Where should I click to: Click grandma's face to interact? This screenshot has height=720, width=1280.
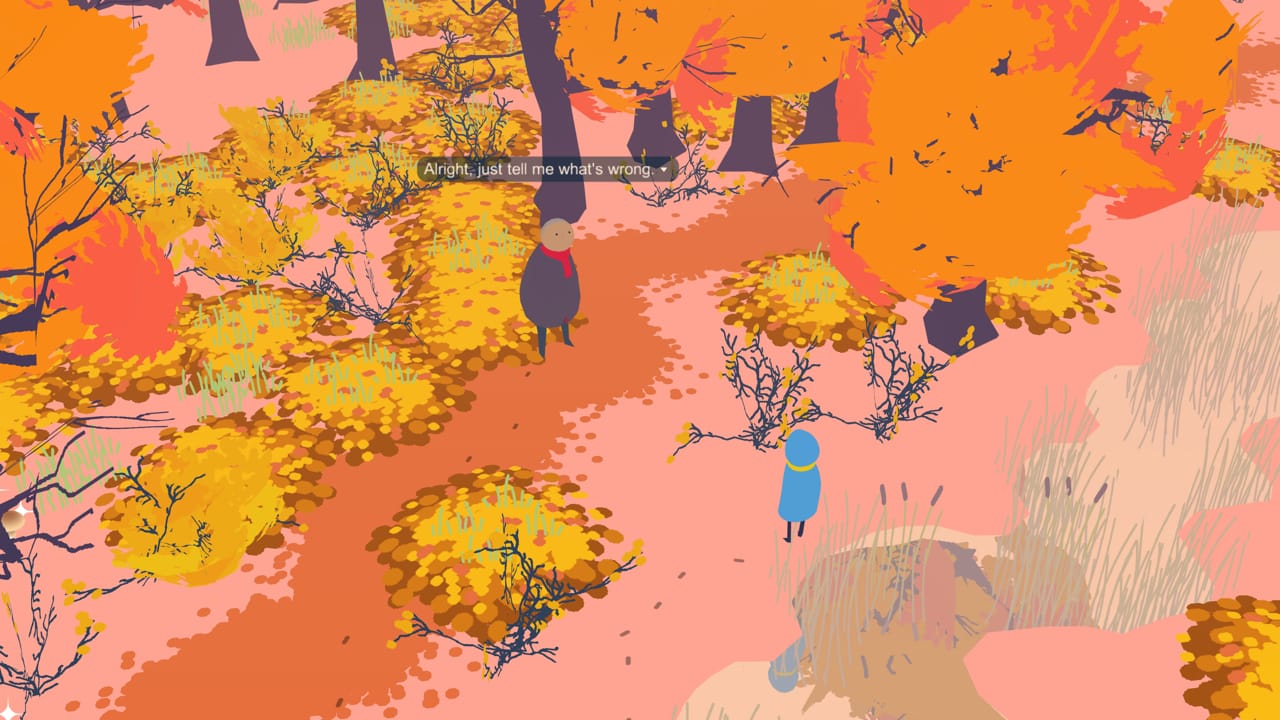pyautogui.click(x=555, y=232)
